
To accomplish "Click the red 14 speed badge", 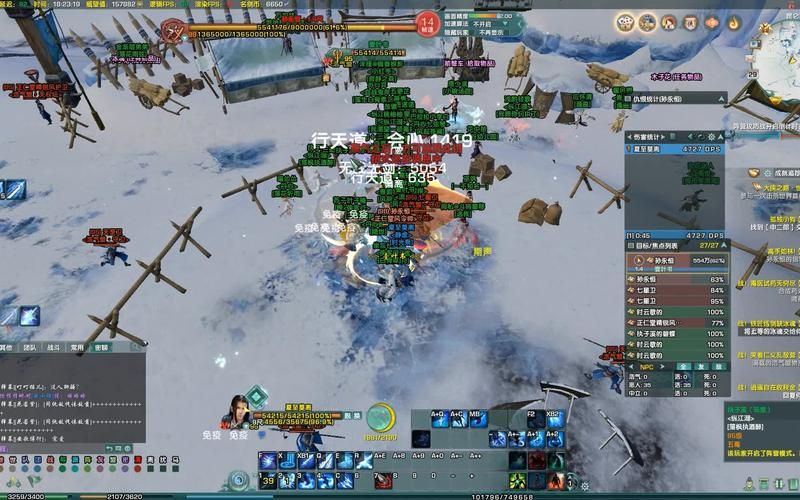I will 427,22.
